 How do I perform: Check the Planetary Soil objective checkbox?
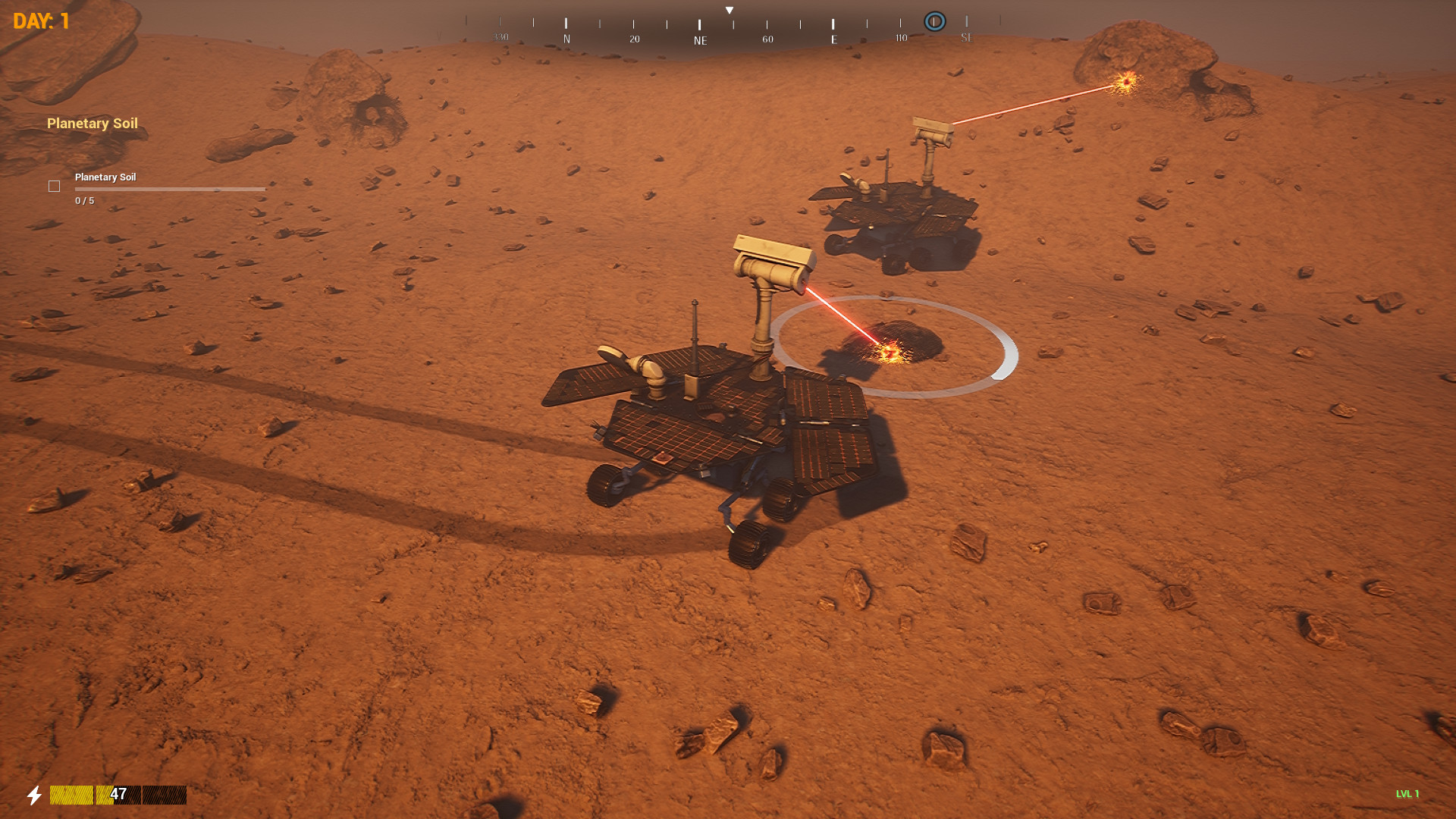pos(54,186)
